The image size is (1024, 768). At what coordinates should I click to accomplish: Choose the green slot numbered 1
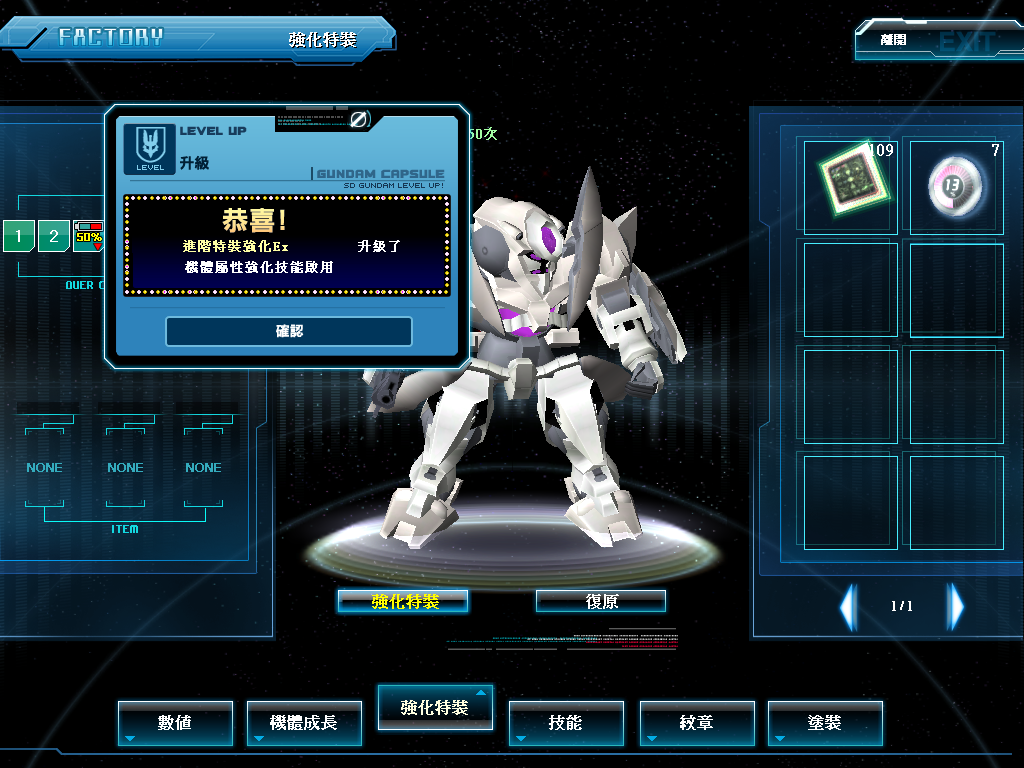[19, 237]
